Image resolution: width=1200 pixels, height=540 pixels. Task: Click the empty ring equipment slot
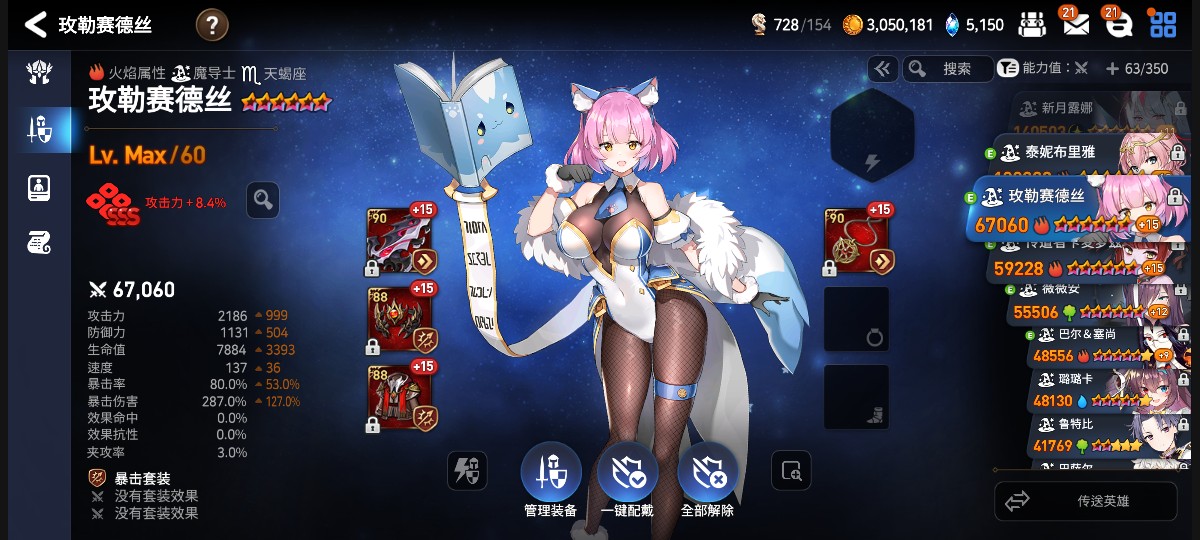856,320
